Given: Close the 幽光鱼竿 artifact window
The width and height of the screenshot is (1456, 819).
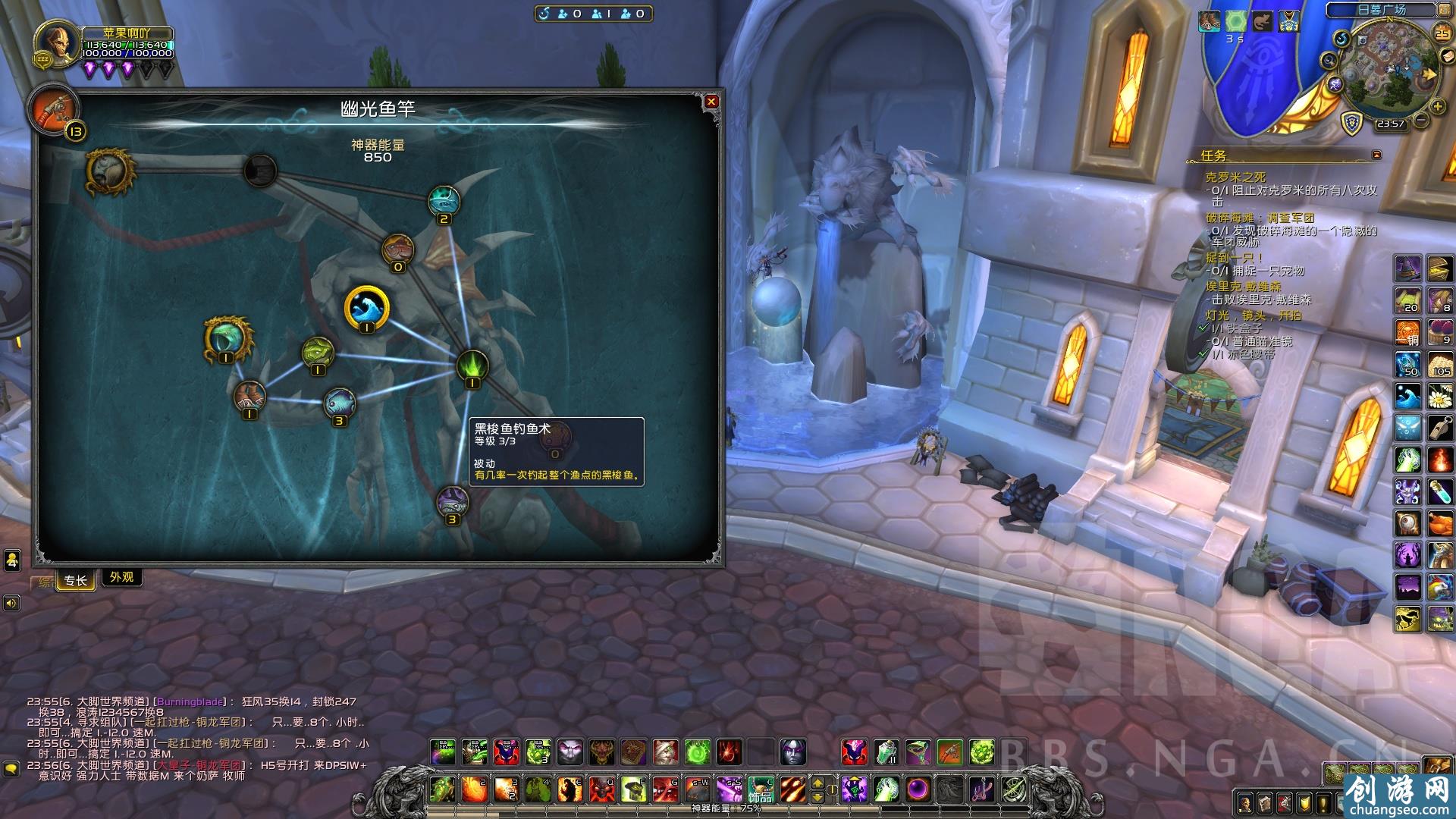Looking at the screenshot, I should 711,102.
